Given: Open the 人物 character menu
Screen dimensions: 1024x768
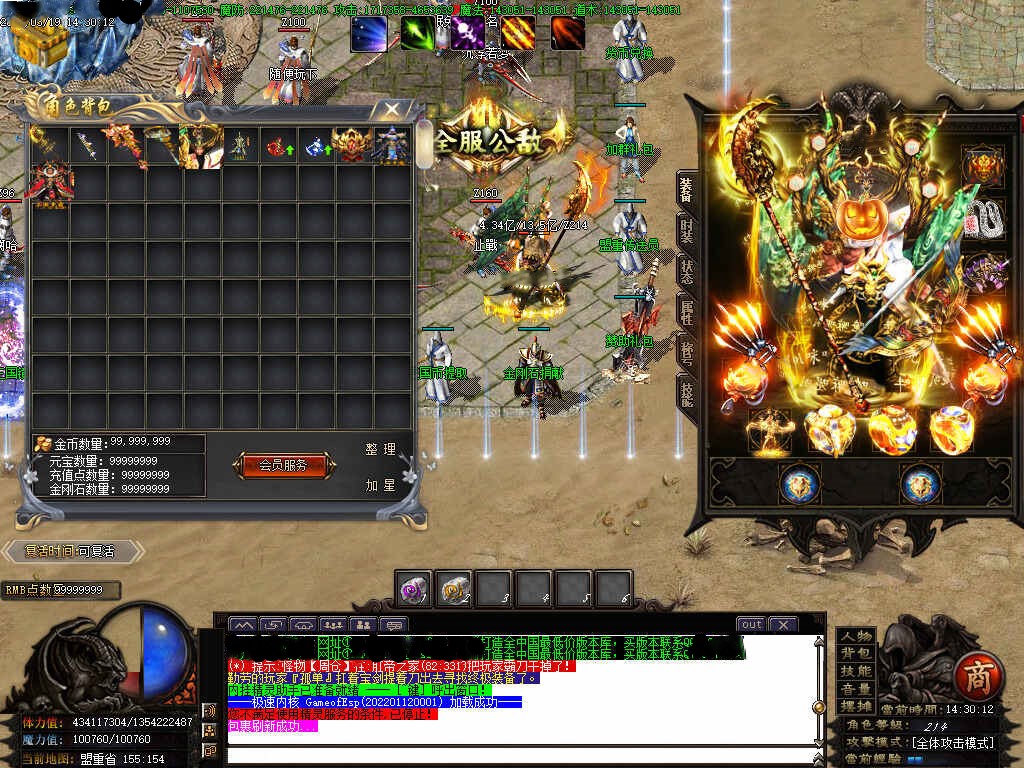Looking at the screenshot, I should tap(855, 636).
